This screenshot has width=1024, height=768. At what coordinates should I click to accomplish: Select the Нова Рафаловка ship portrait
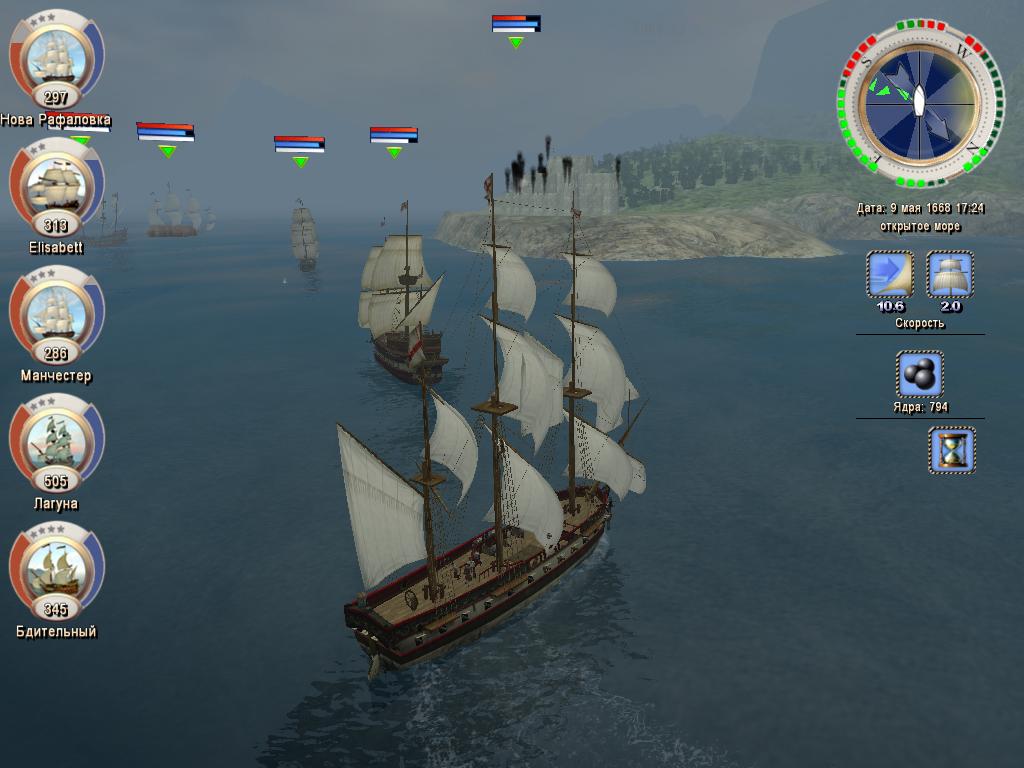pyautogui.click(x=56, y=57)
